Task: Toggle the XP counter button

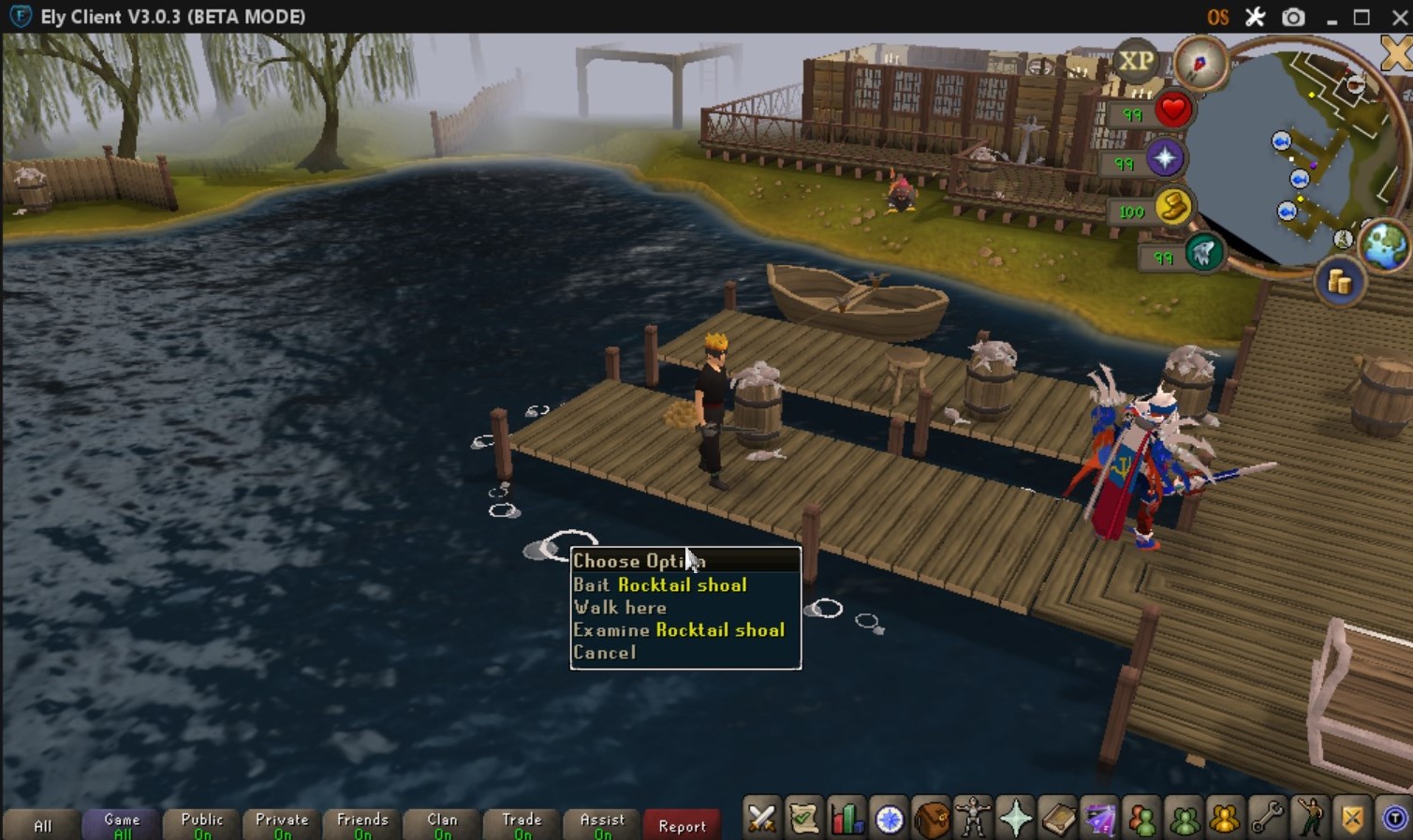Action: click(x=1136, y=62)
